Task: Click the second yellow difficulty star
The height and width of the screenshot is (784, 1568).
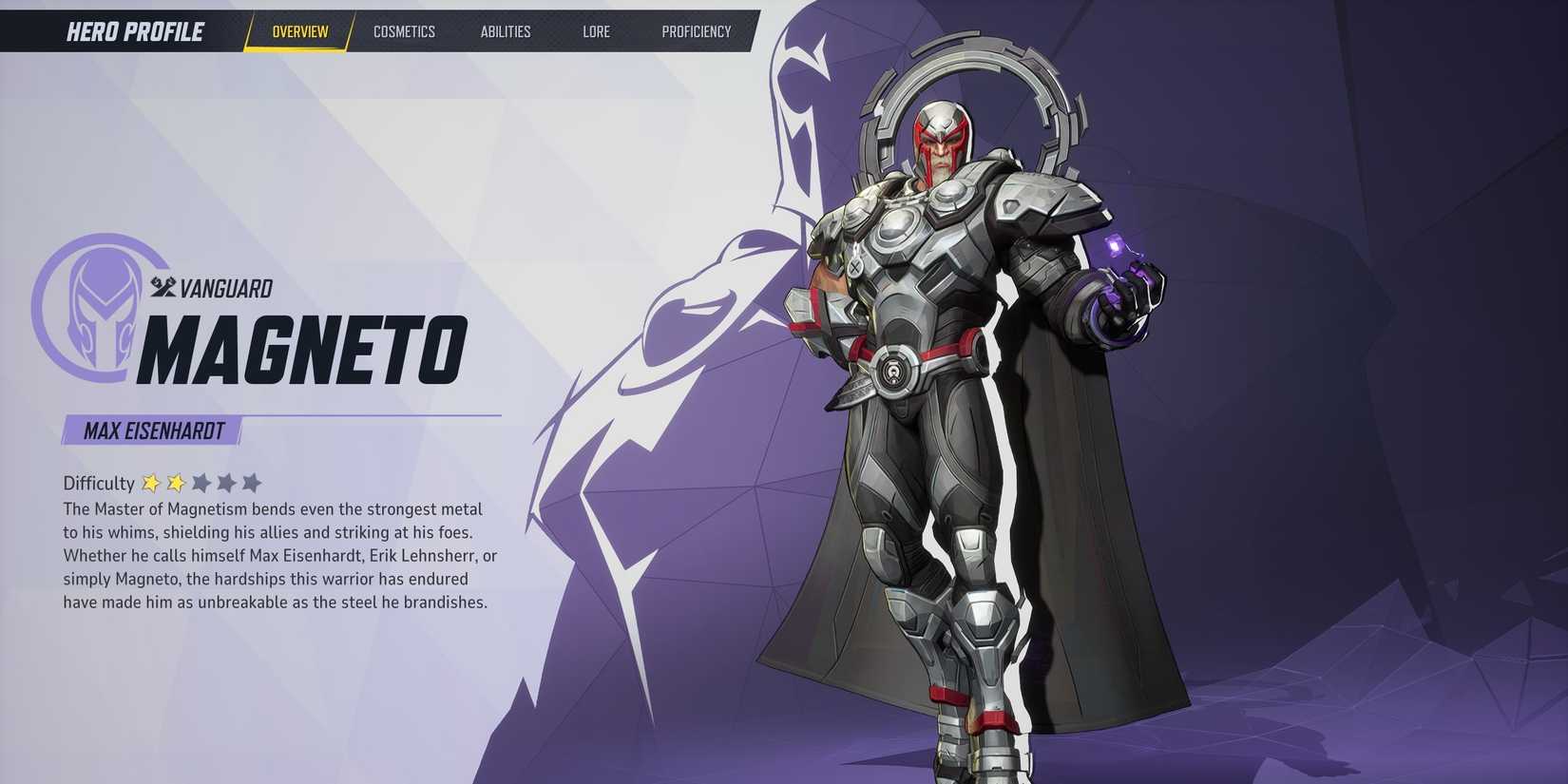Action: (x=176, y=483)
